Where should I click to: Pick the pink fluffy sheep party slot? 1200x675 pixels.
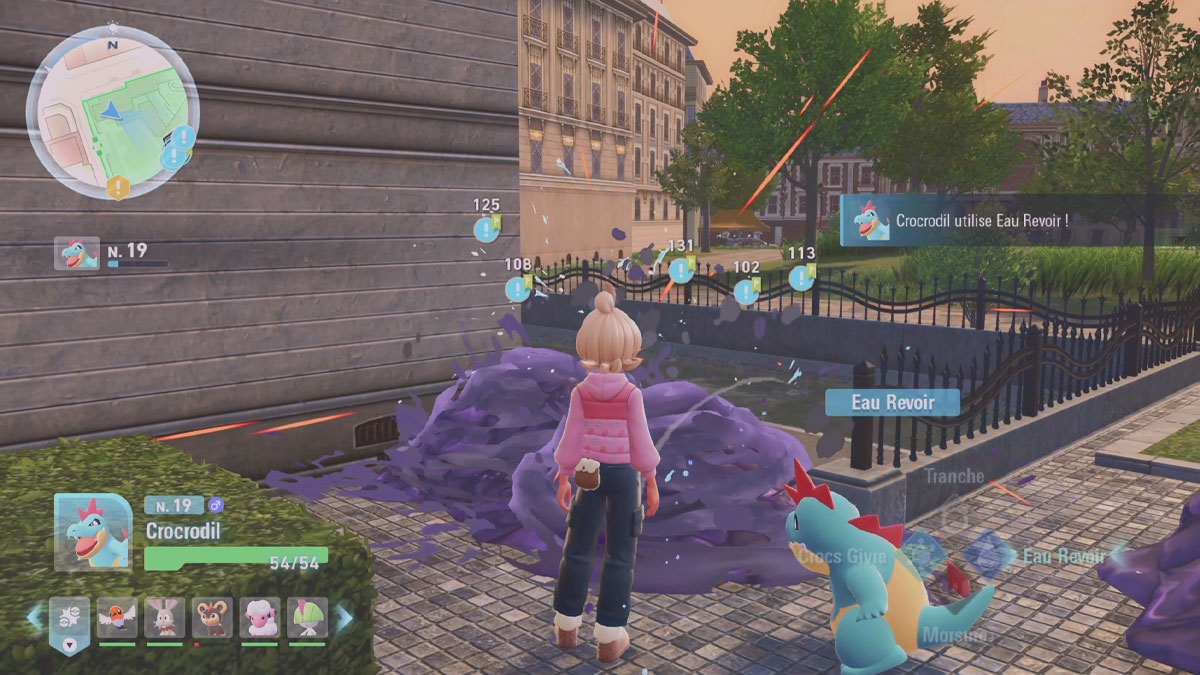pyautogui.click(x=260, y=618)
